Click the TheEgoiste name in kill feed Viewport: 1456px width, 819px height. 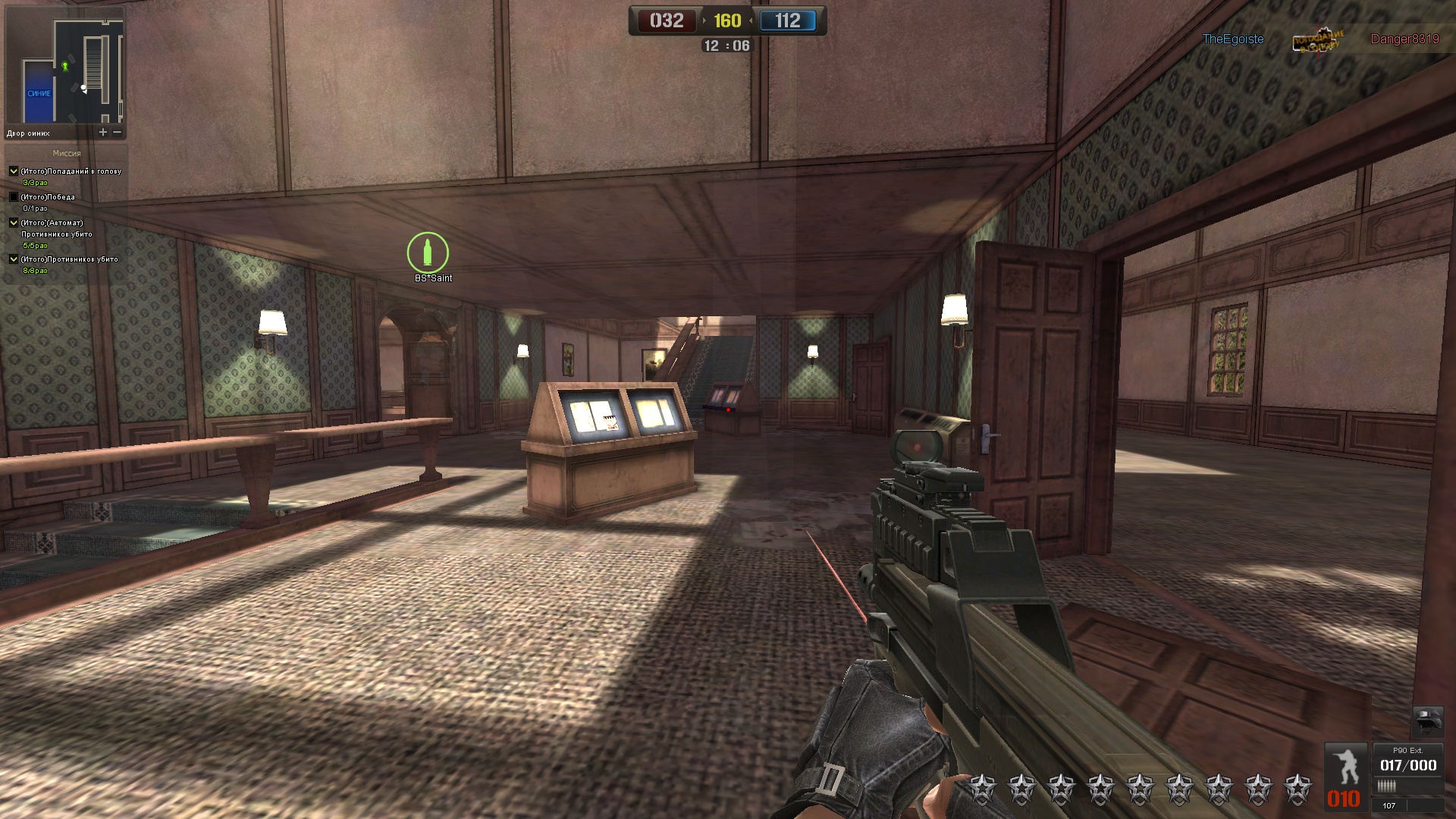[1233, 39]
